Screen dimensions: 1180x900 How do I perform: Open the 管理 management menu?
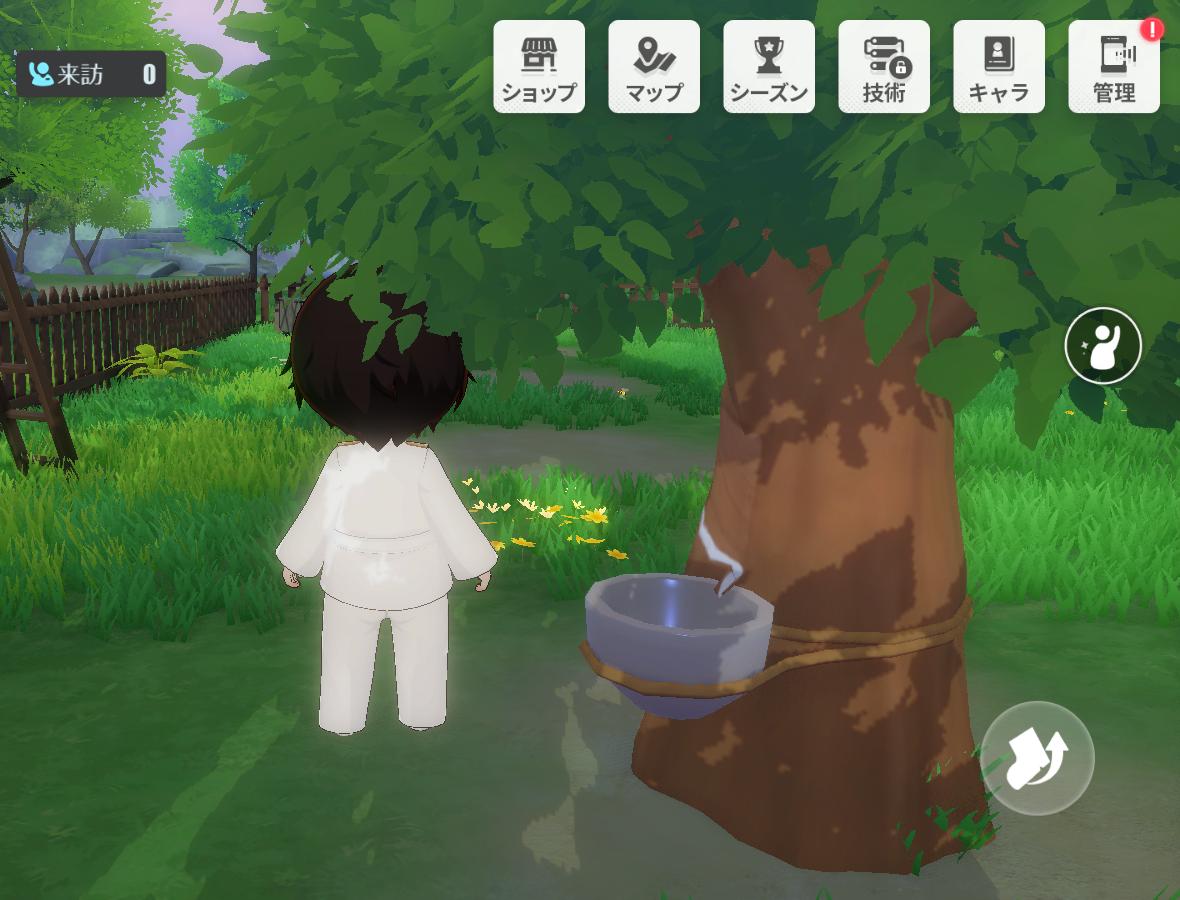click(1114, 67)
